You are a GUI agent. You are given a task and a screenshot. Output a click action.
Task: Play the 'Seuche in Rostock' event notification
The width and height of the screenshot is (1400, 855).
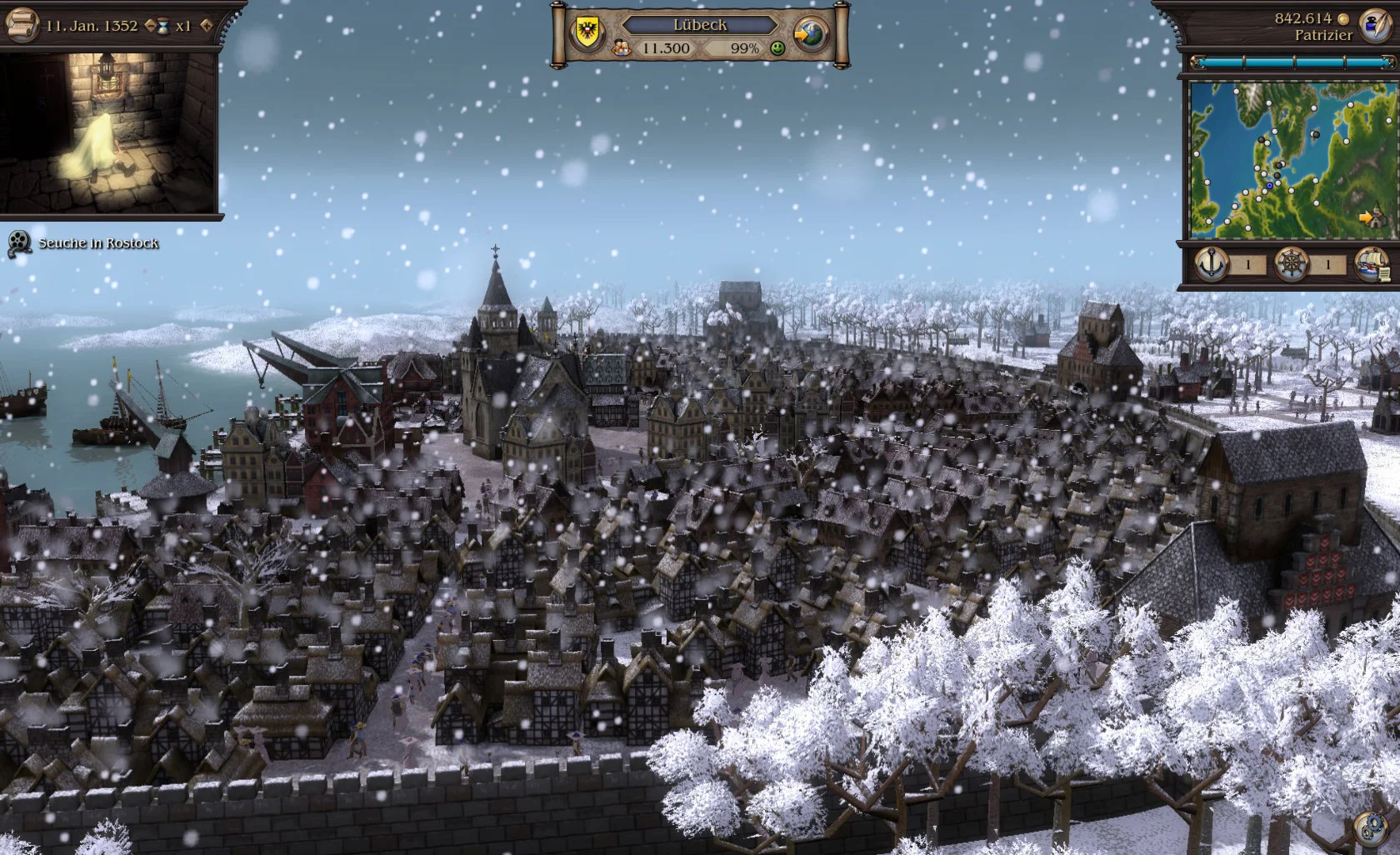click(18, 243)
